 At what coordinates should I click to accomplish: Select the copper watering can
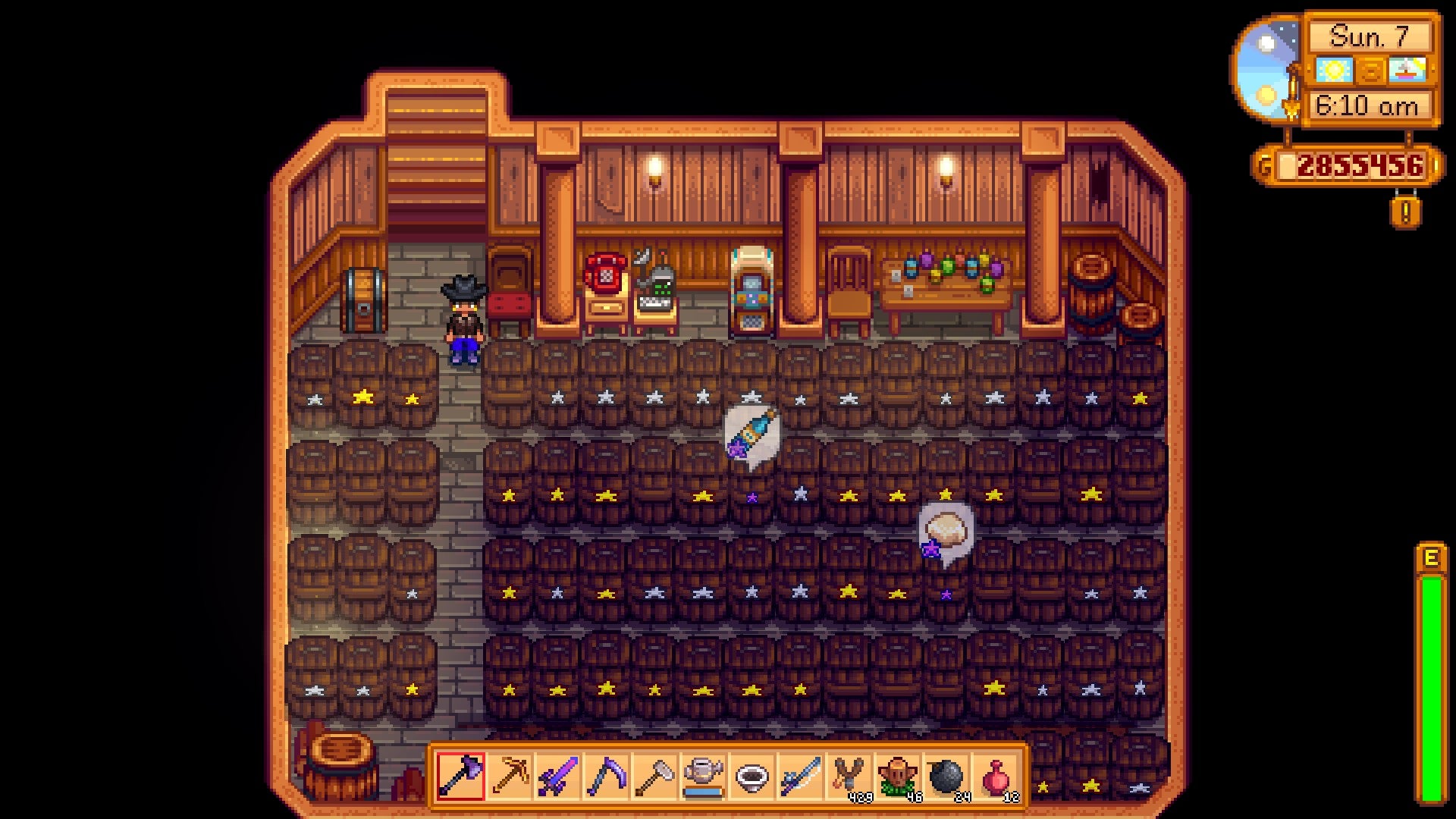pyautogui.click(x=705, y=773)
